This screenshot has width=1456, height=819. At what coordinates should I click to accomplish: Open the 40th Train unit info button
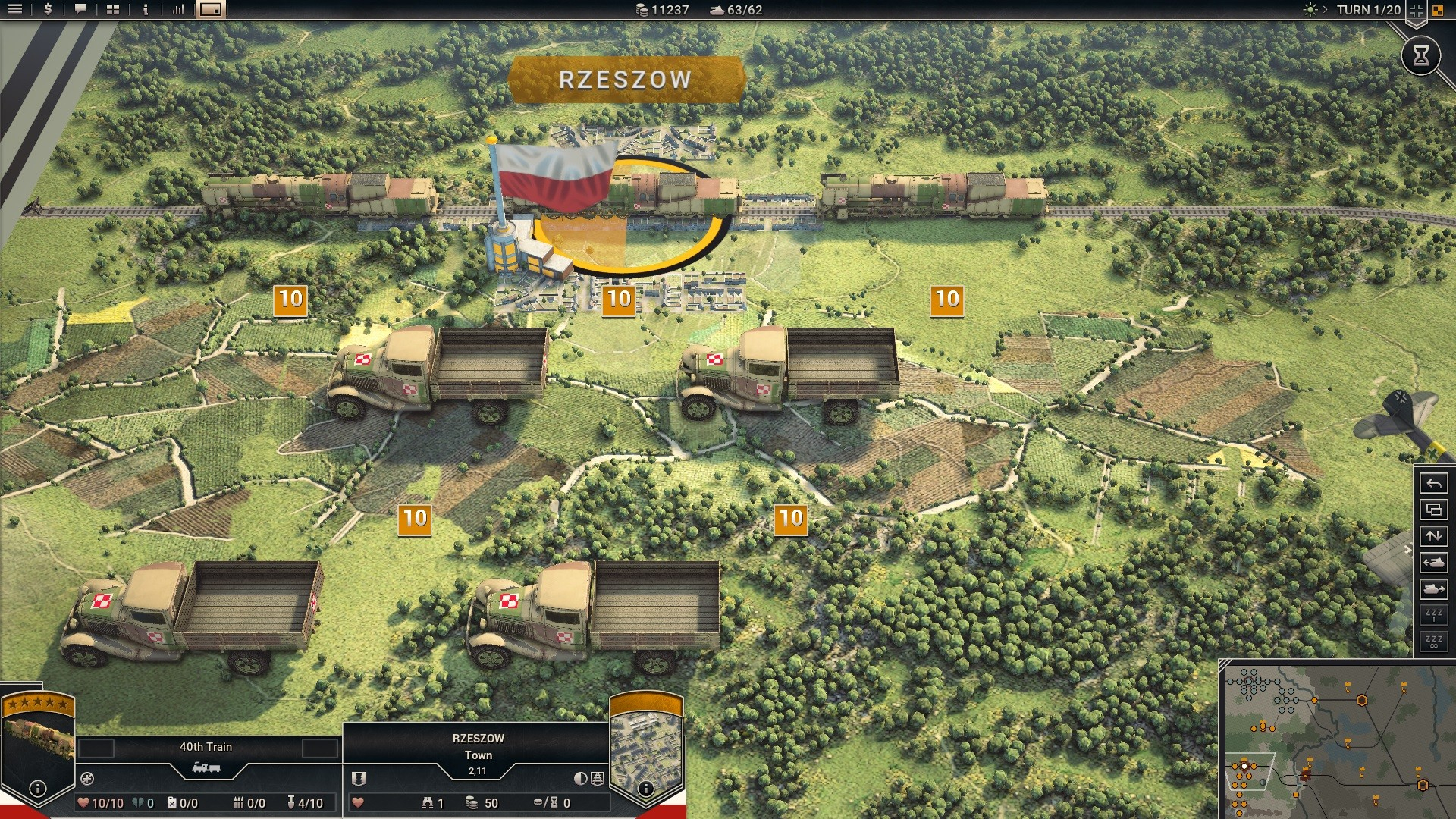pos(37,789)
